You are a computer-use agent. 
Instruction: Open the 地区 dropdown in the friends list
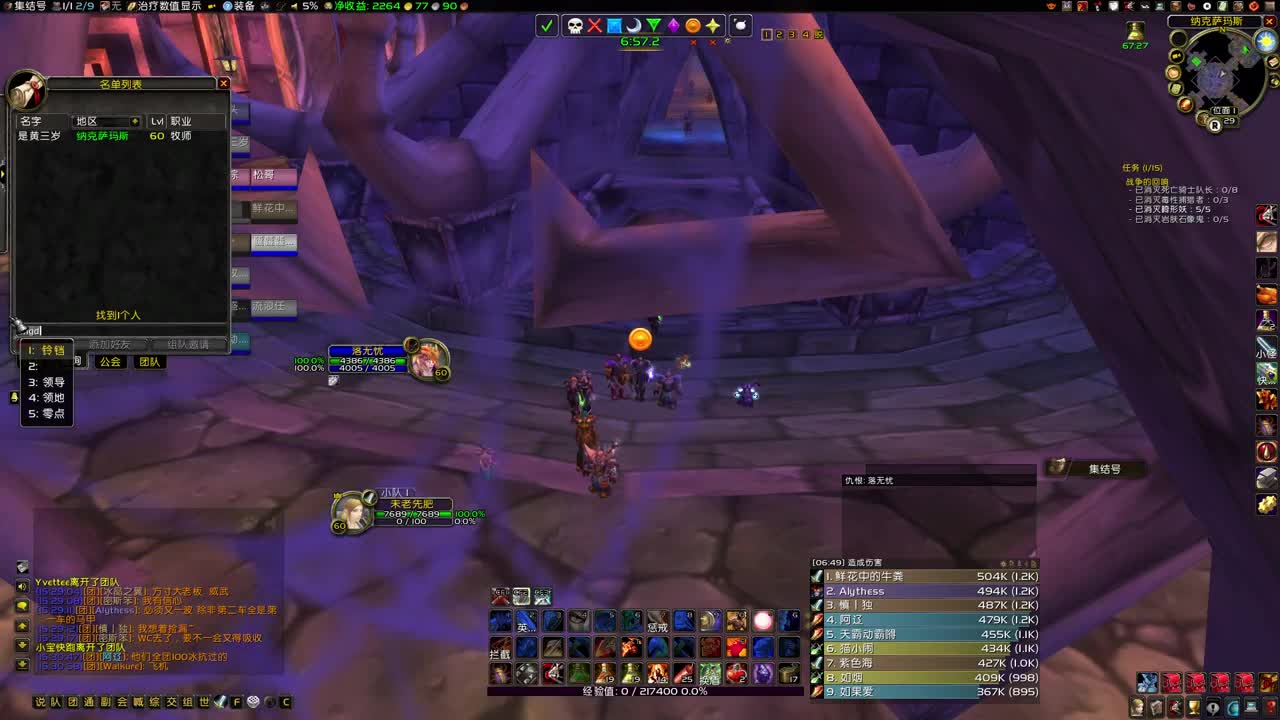(106, 122)
